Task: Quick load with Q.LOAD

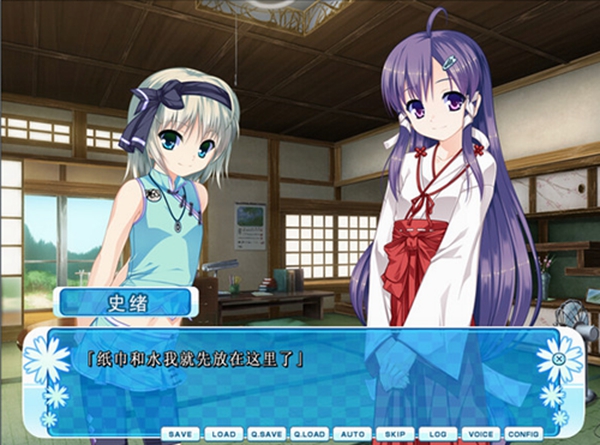Action: (310, 434)
